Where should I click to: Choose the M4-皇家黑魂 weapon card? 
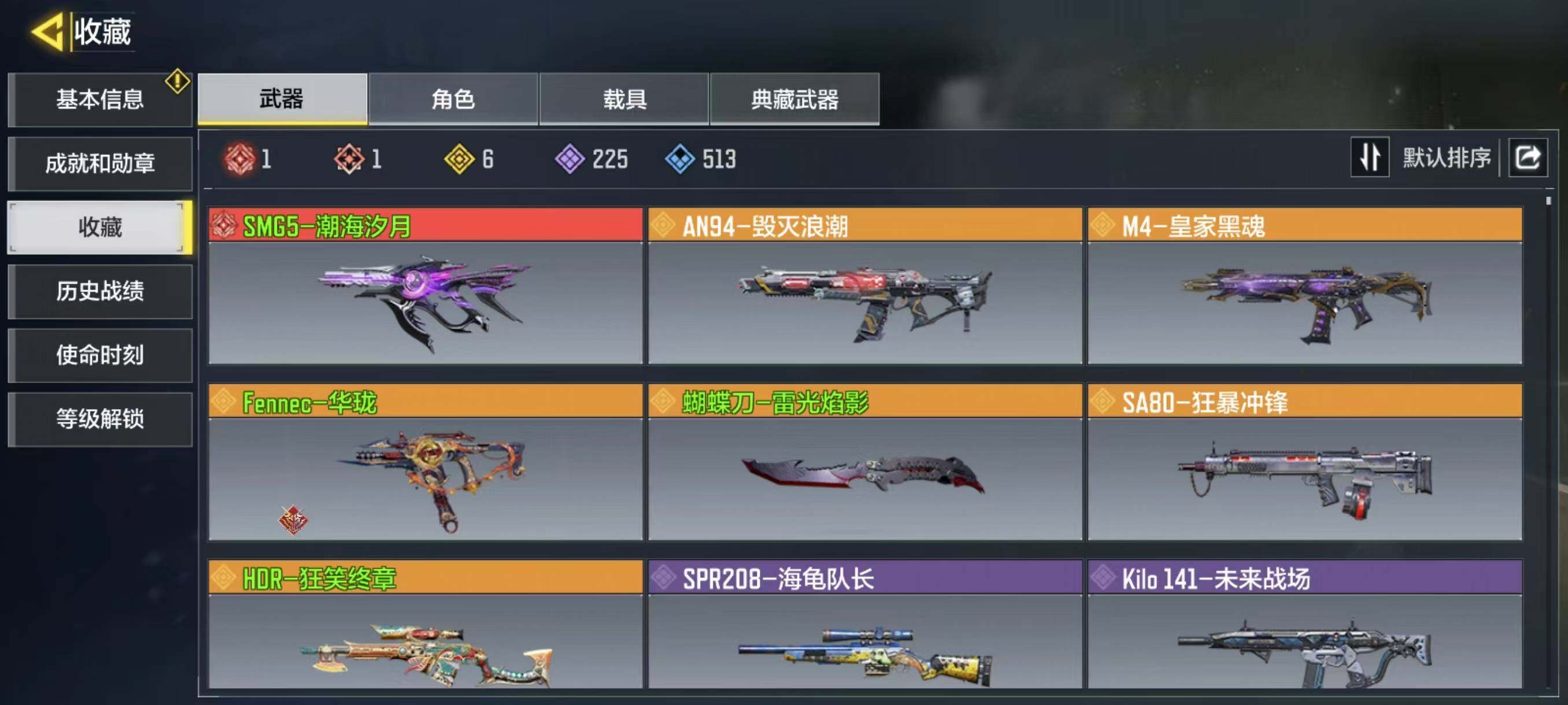1304,286
